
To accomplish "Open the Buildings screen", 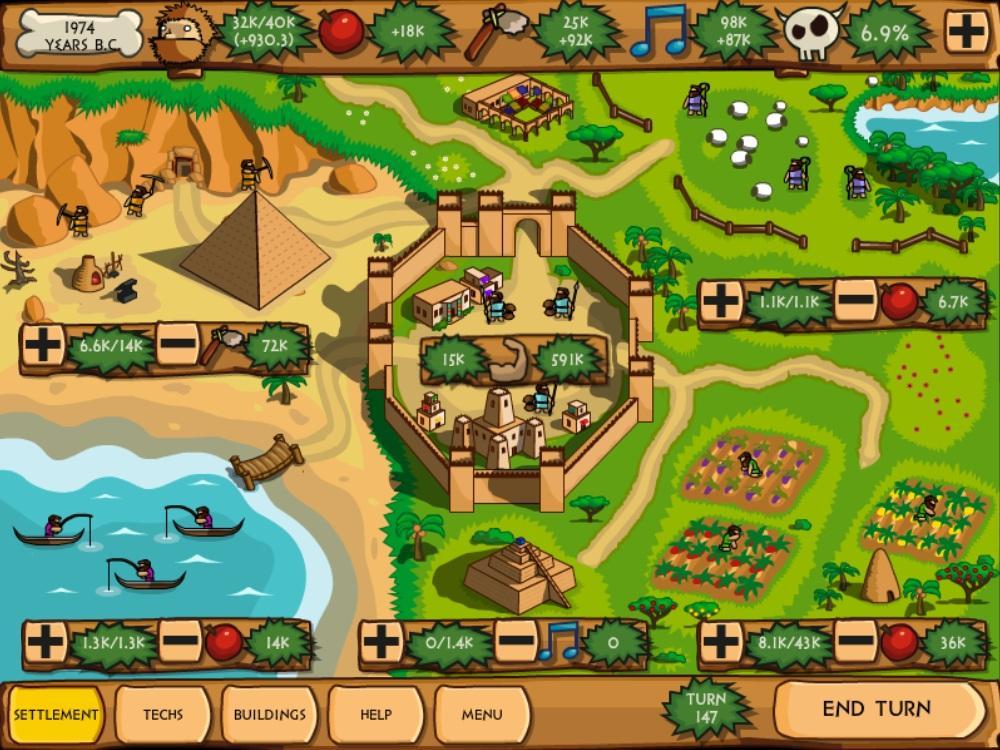I will coord(270,714).
